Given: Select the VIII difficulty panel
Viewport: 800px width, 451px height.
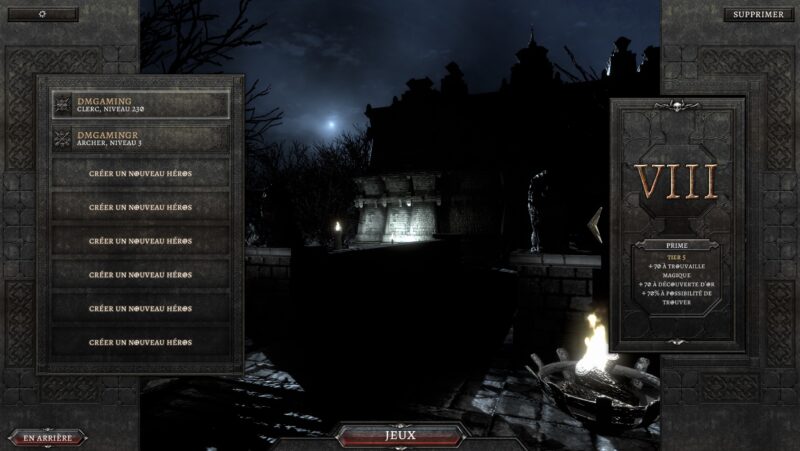Looking at the screenshot, I should 678,182.
